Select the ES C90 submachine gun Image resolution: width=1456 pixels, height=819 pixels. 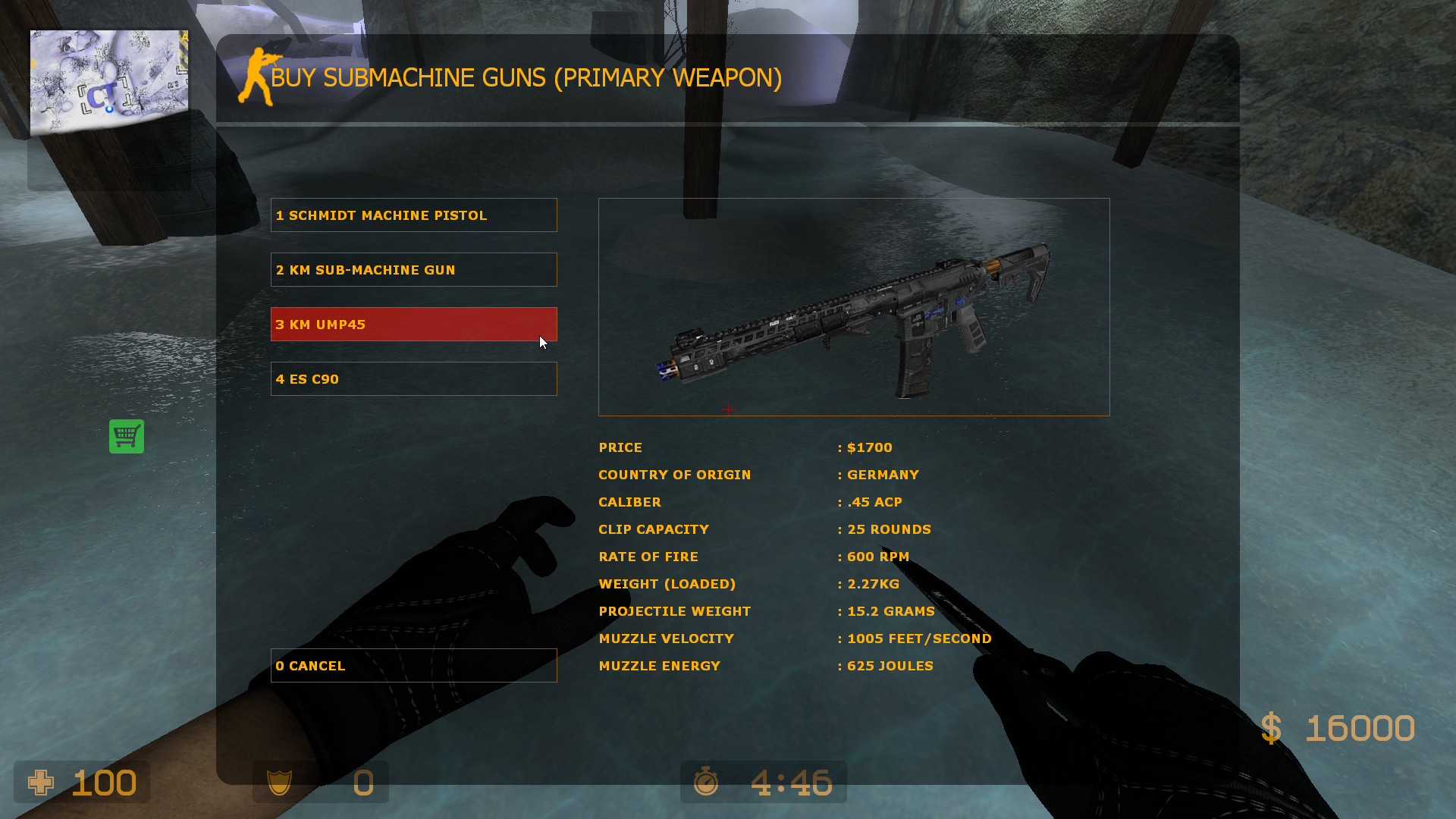[x=414, y=378]
